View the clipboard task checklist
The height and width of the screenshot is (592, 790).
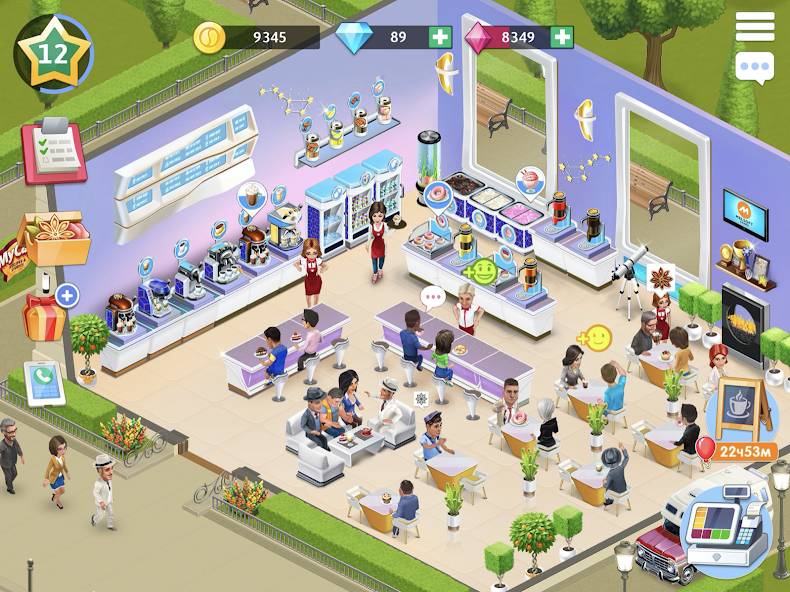54,150
